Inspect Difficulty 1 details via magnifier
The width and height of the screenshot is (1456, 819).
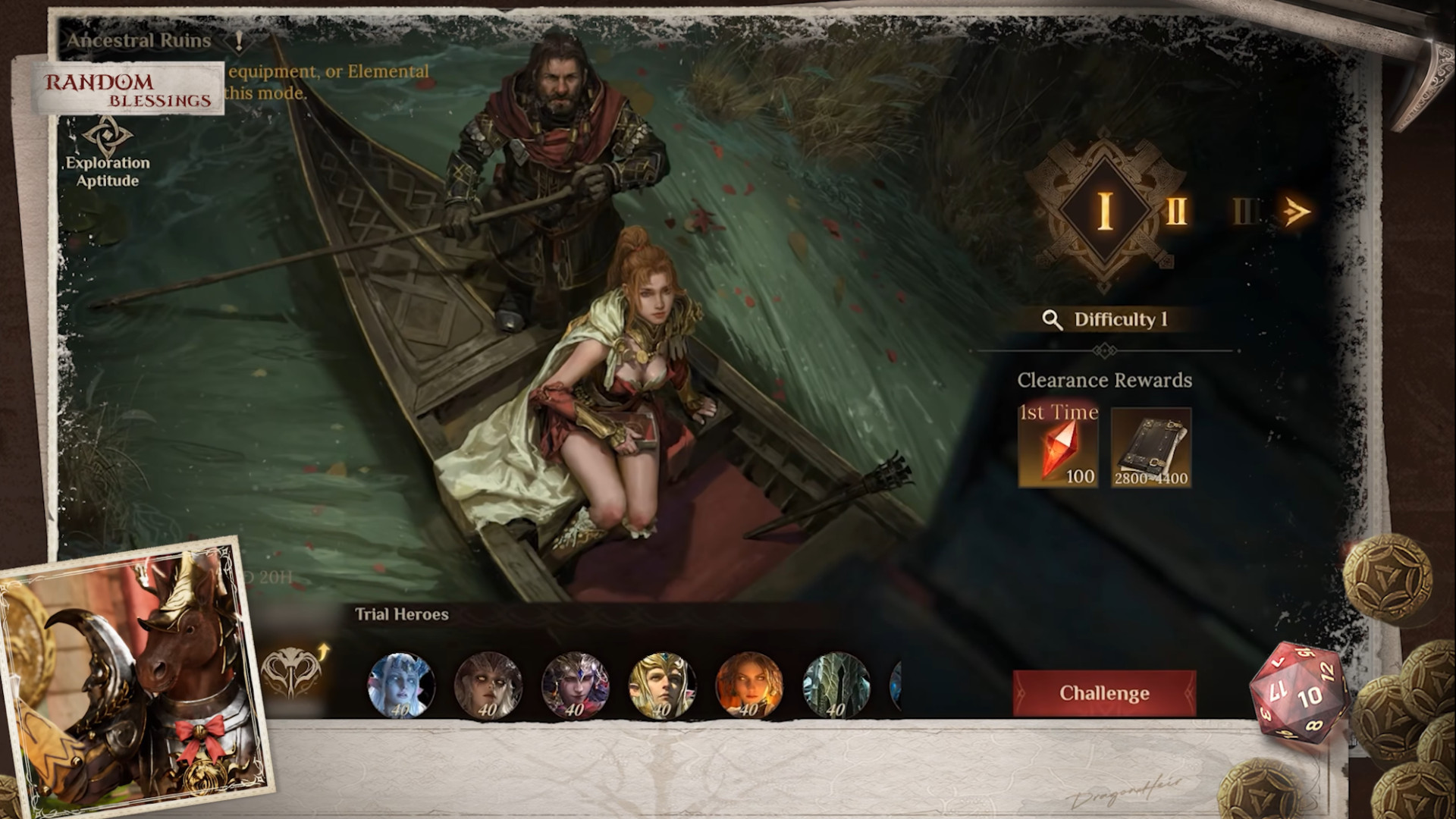coord(1052,319)
